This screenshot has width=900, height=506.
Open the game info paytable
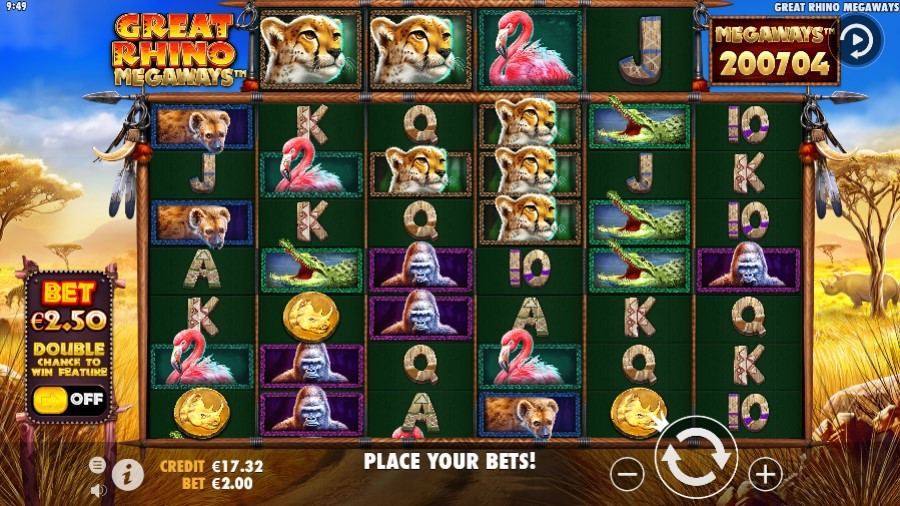tap(127, 474)
